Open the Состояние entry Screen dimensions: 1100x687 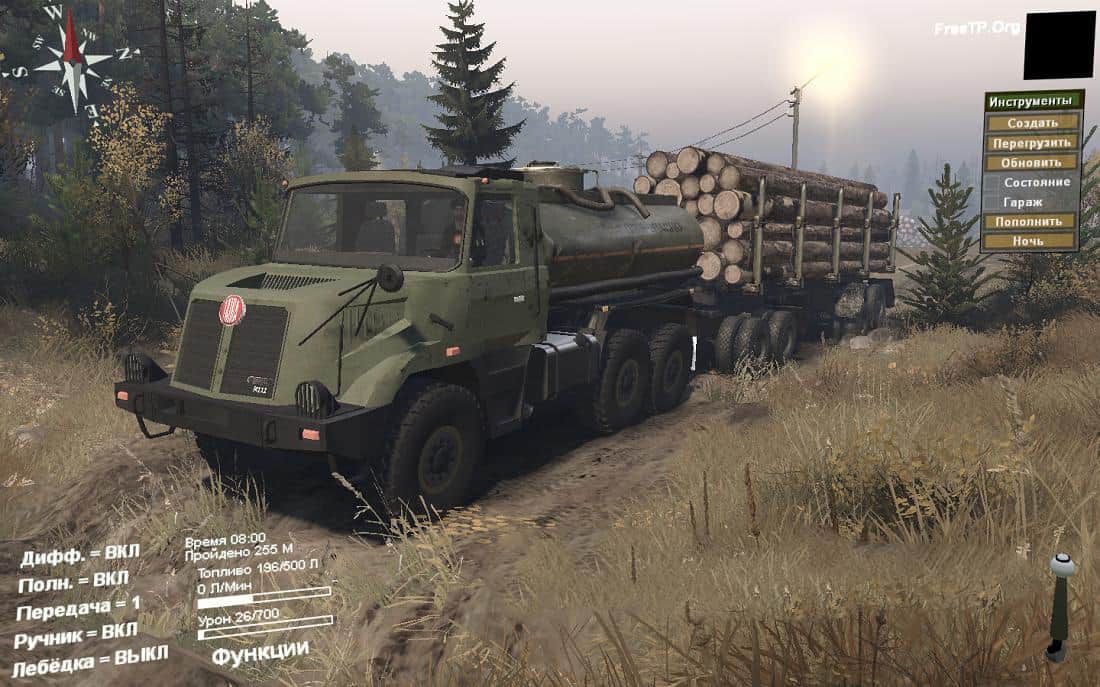1032,182
